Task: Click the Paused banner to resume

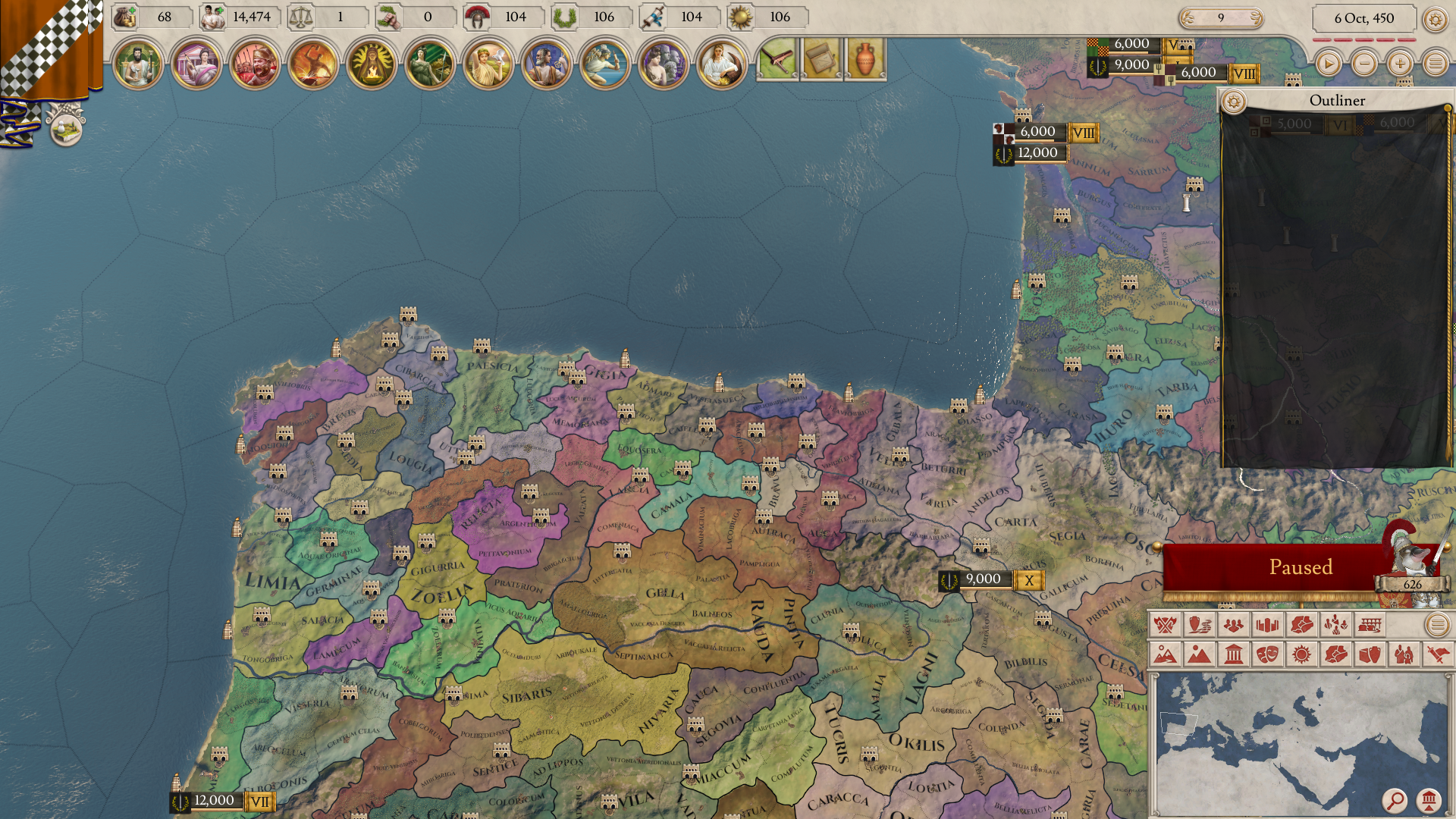Action: (1301, 566)
